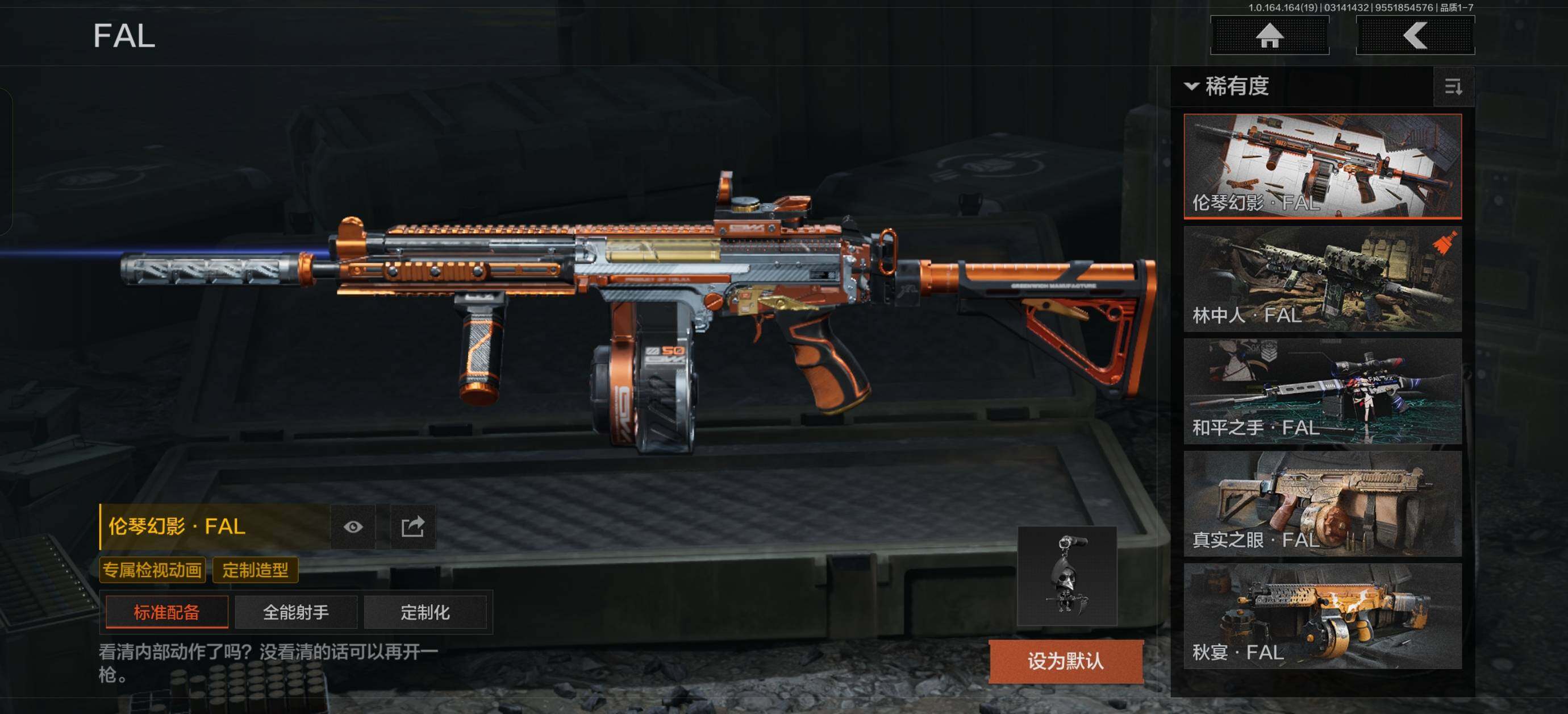Click the 定制造型 tag
The image size is (1568, 714).
[x=255, y=570]
